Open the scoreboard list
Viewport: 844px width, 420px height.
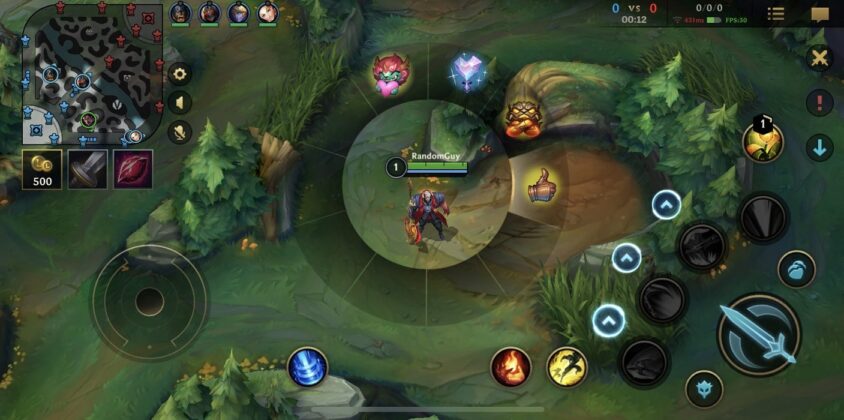point(776,14)
